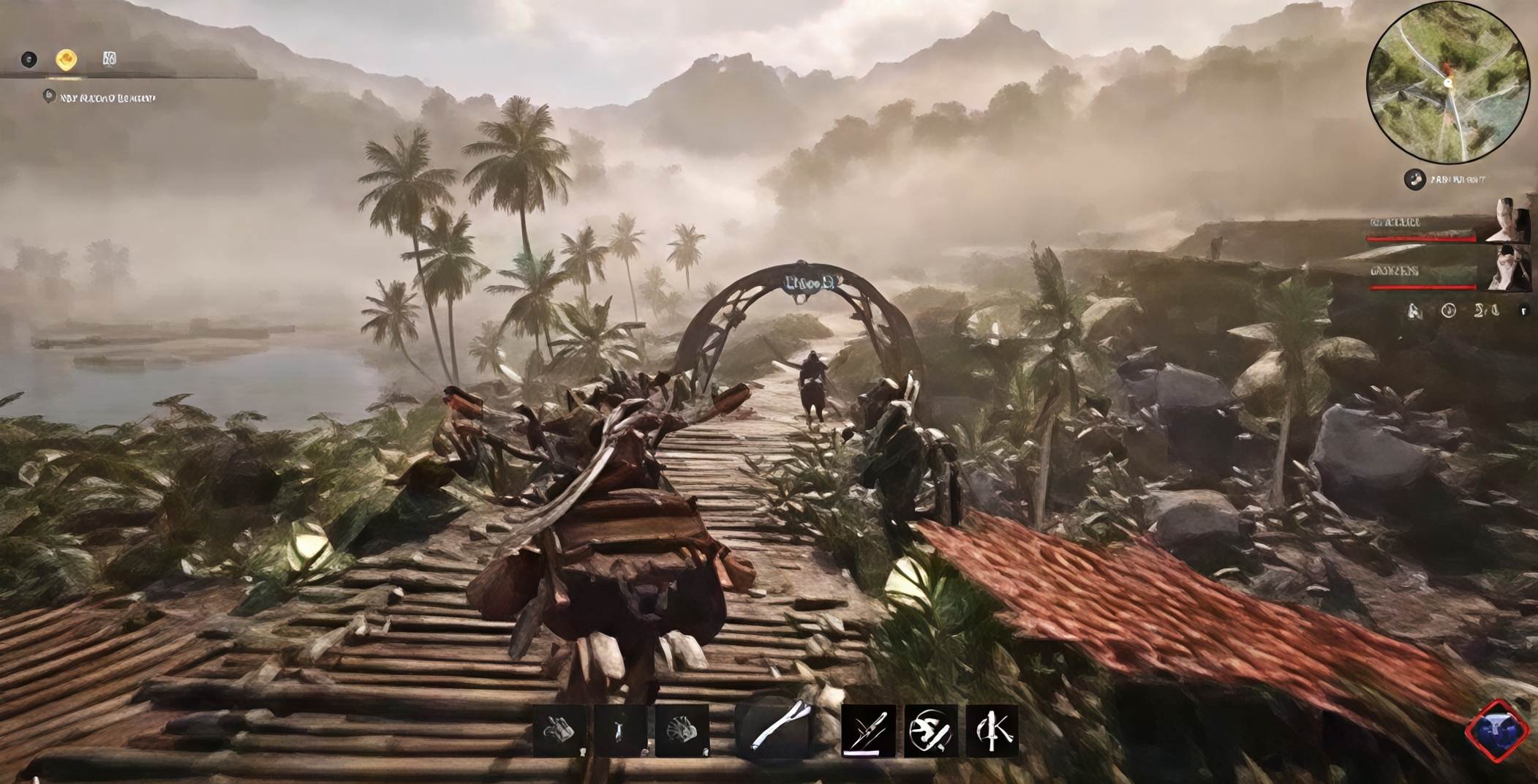Activate the crossed blades ability

tap(868, 730)
